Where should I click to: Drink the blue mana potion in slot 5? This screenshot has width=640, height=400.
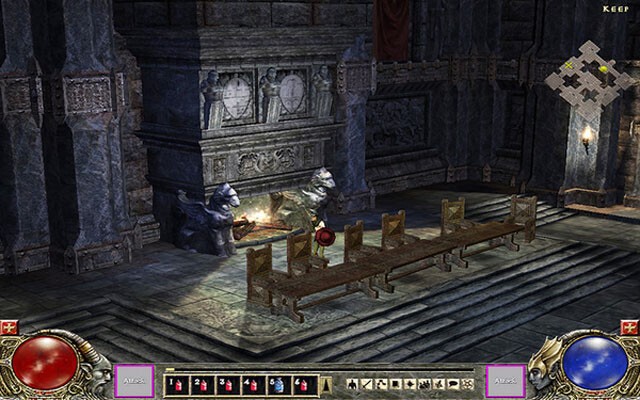tap(279, 383)
